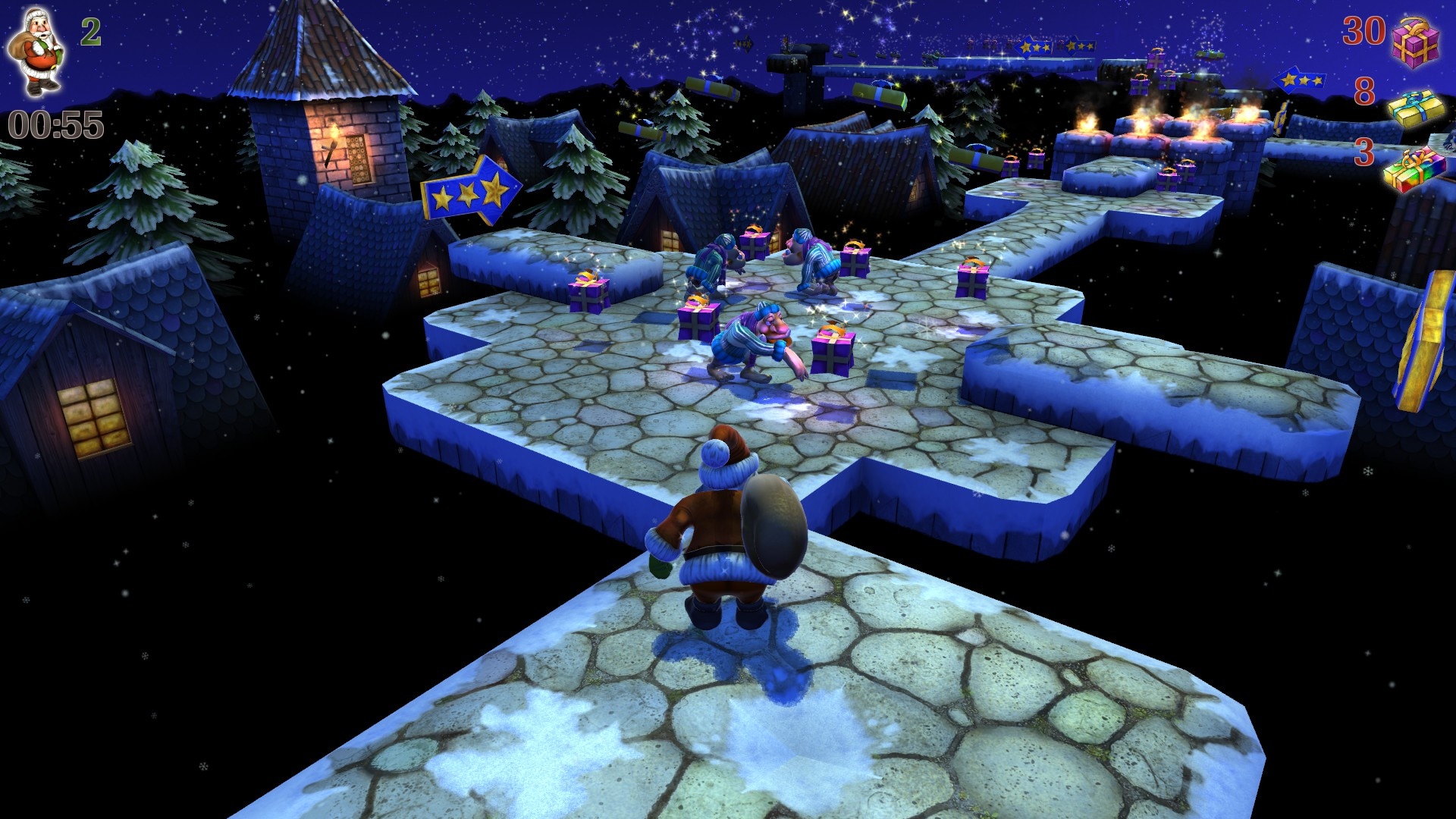Click the Santa lives portrait icon

(x=36, y=52)
